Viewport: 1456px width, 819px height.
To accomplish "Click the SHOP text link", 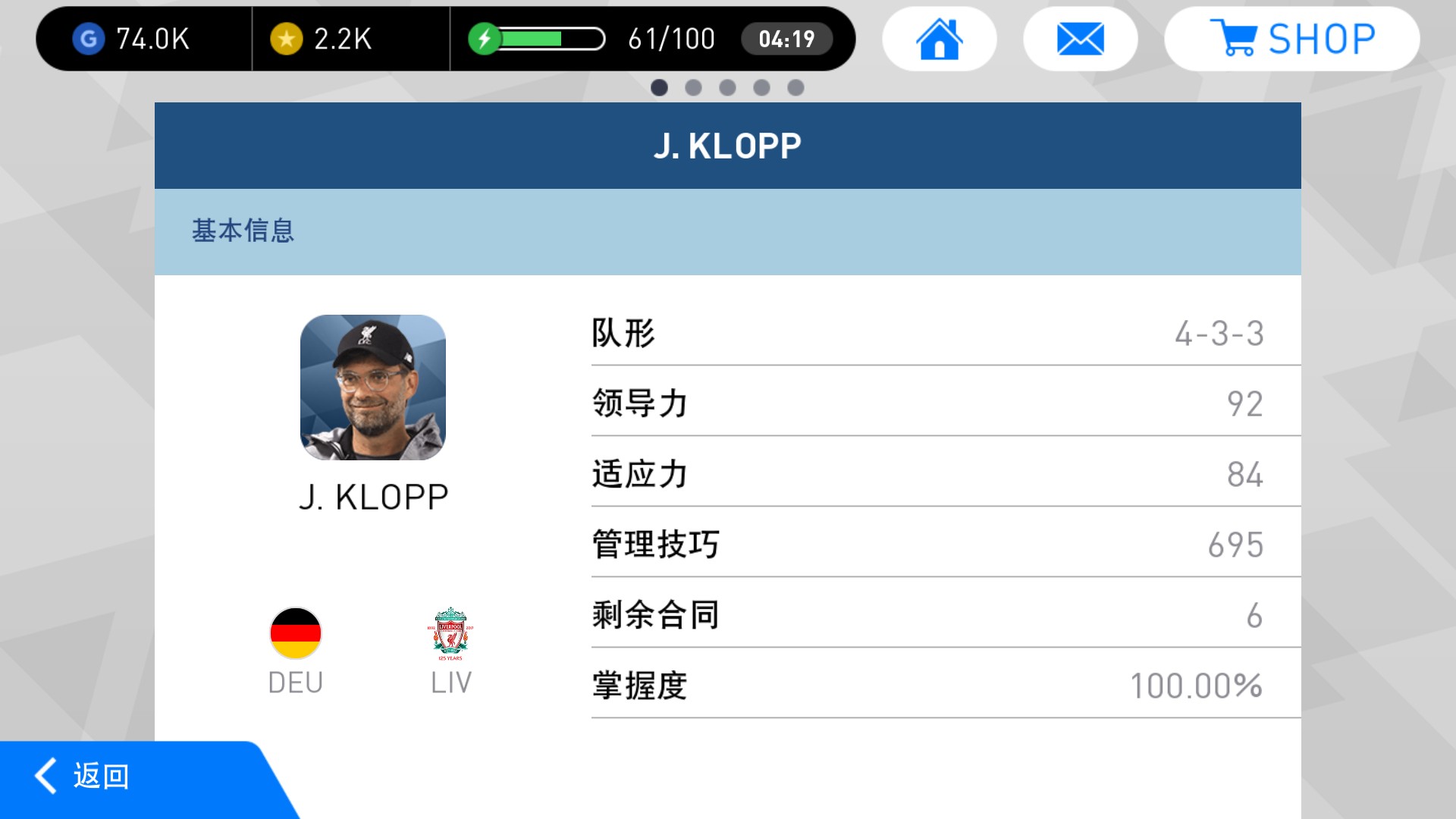I will coord(1323,38).
